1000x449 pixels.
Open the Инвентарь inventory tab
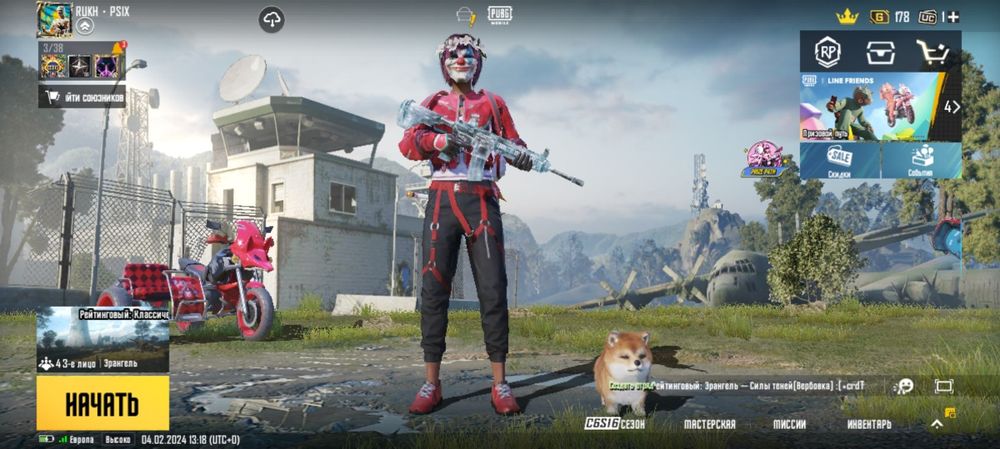(870, 424)
